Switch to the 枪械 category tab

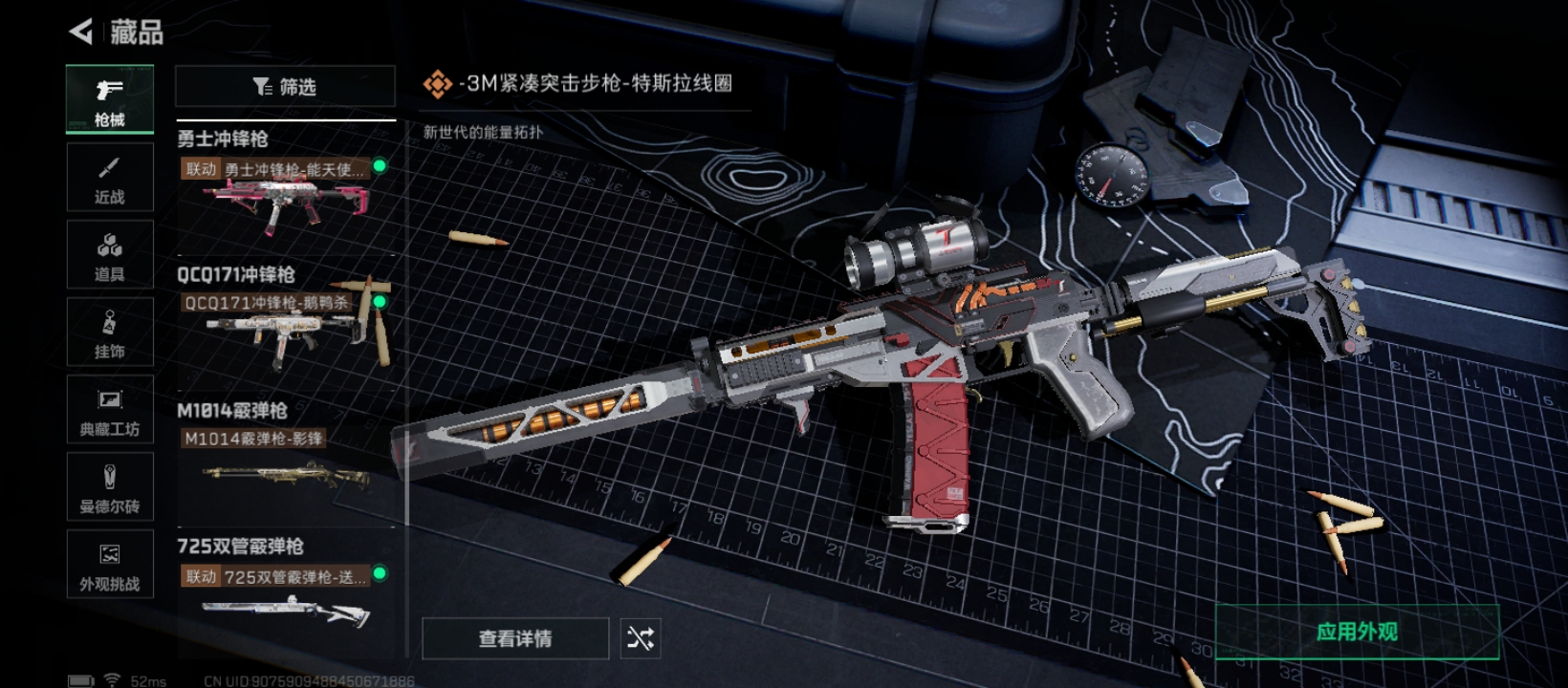(x=110, y=98)
